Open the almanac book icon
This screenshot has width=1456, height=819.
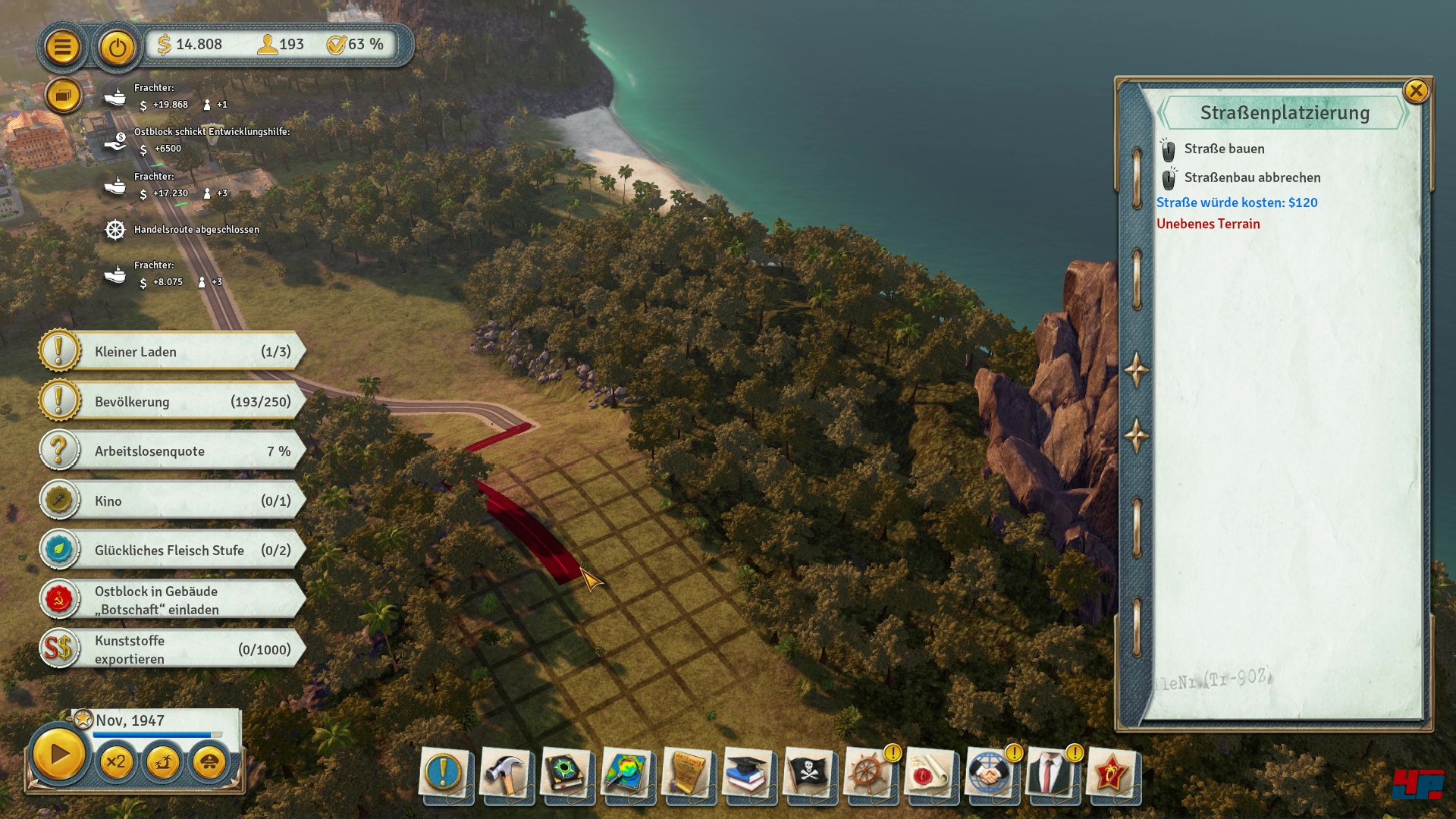(565, 773)
